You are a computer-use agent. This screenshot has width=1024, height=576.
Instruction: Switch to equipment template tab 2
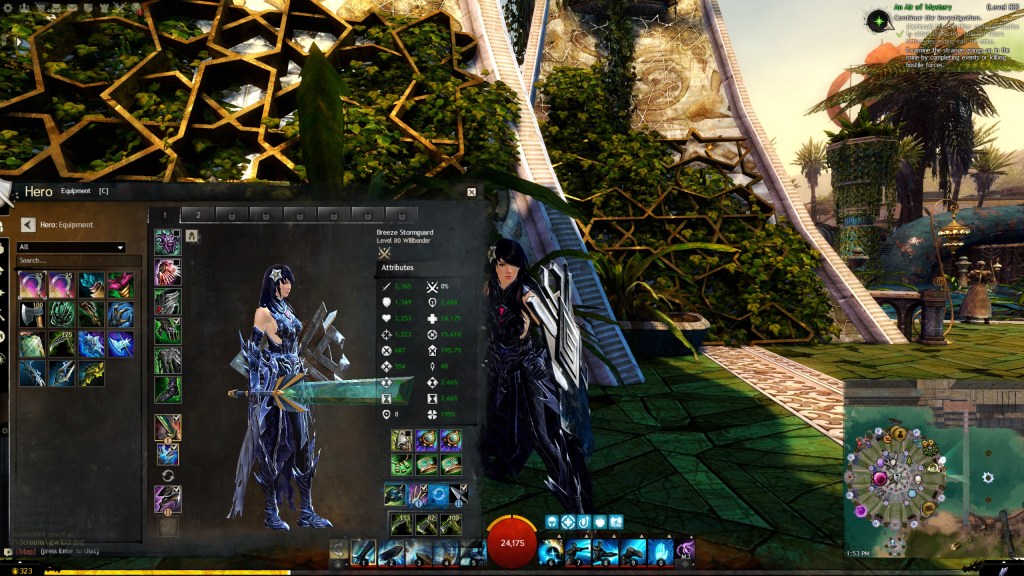point(198,214)
